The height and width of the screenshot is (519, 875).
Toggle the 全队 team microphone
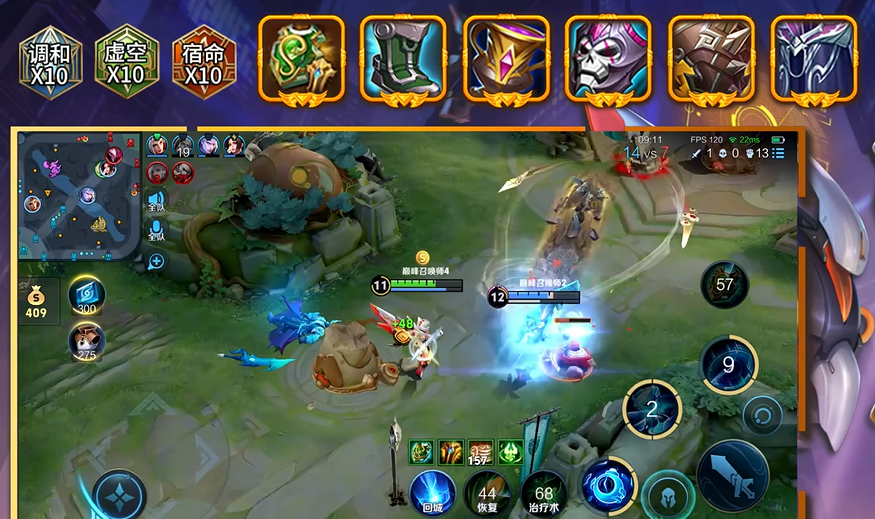(157, 233)
